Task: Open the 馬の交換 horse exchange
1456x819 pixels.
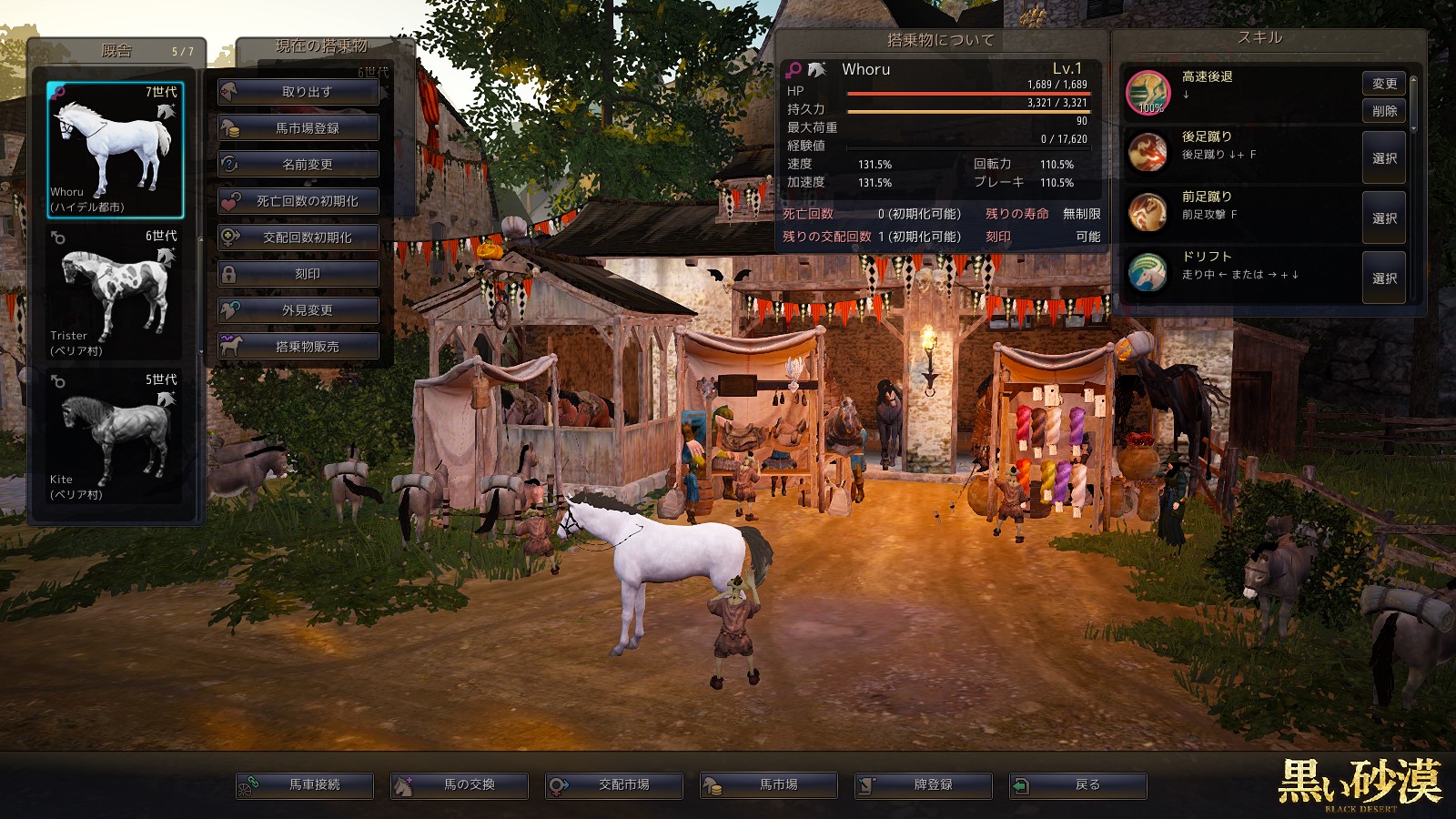Action: pyautogui.click(x=460, y=785)
